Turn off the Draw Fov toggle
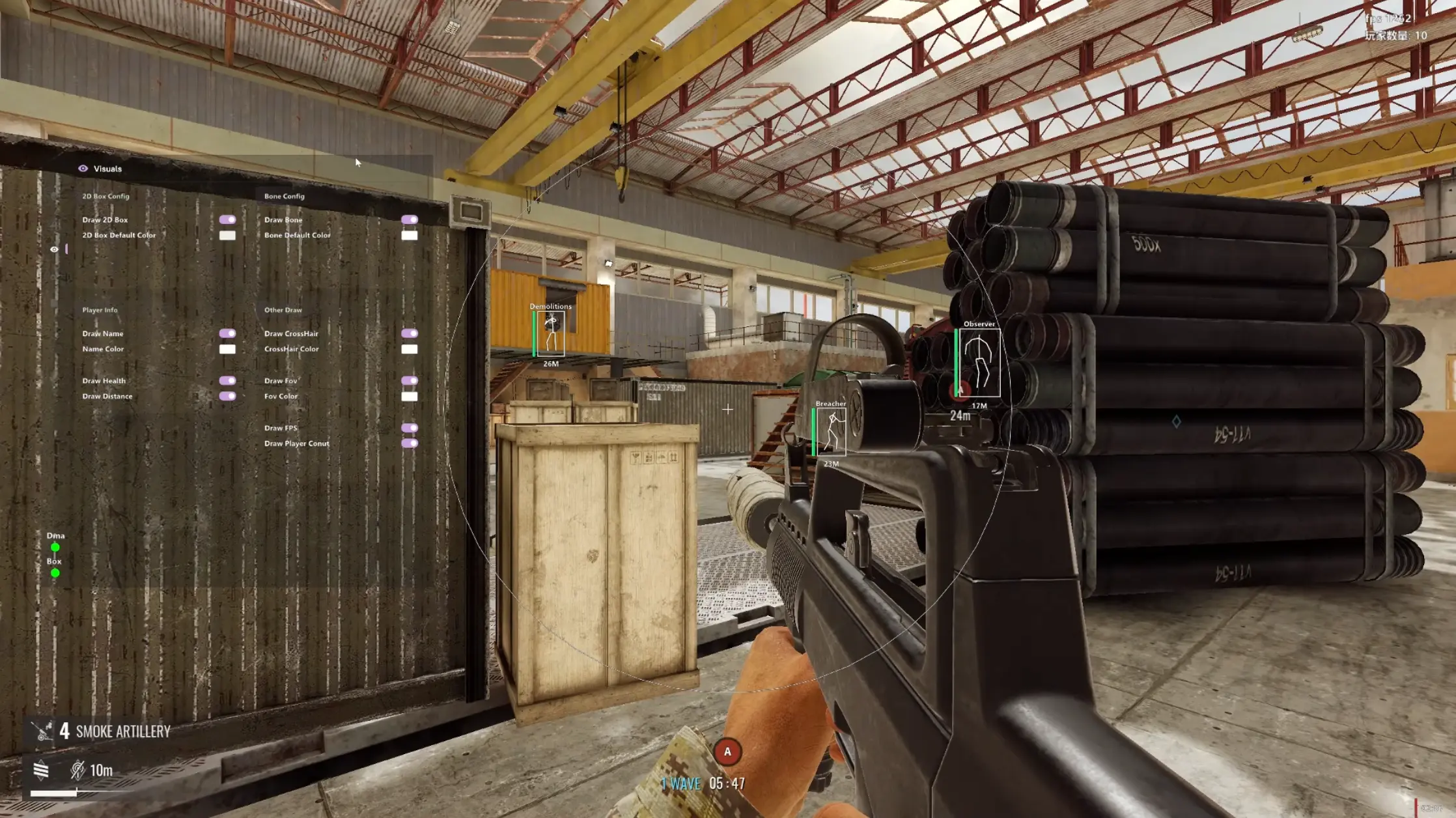 click(x=410, y=380)
